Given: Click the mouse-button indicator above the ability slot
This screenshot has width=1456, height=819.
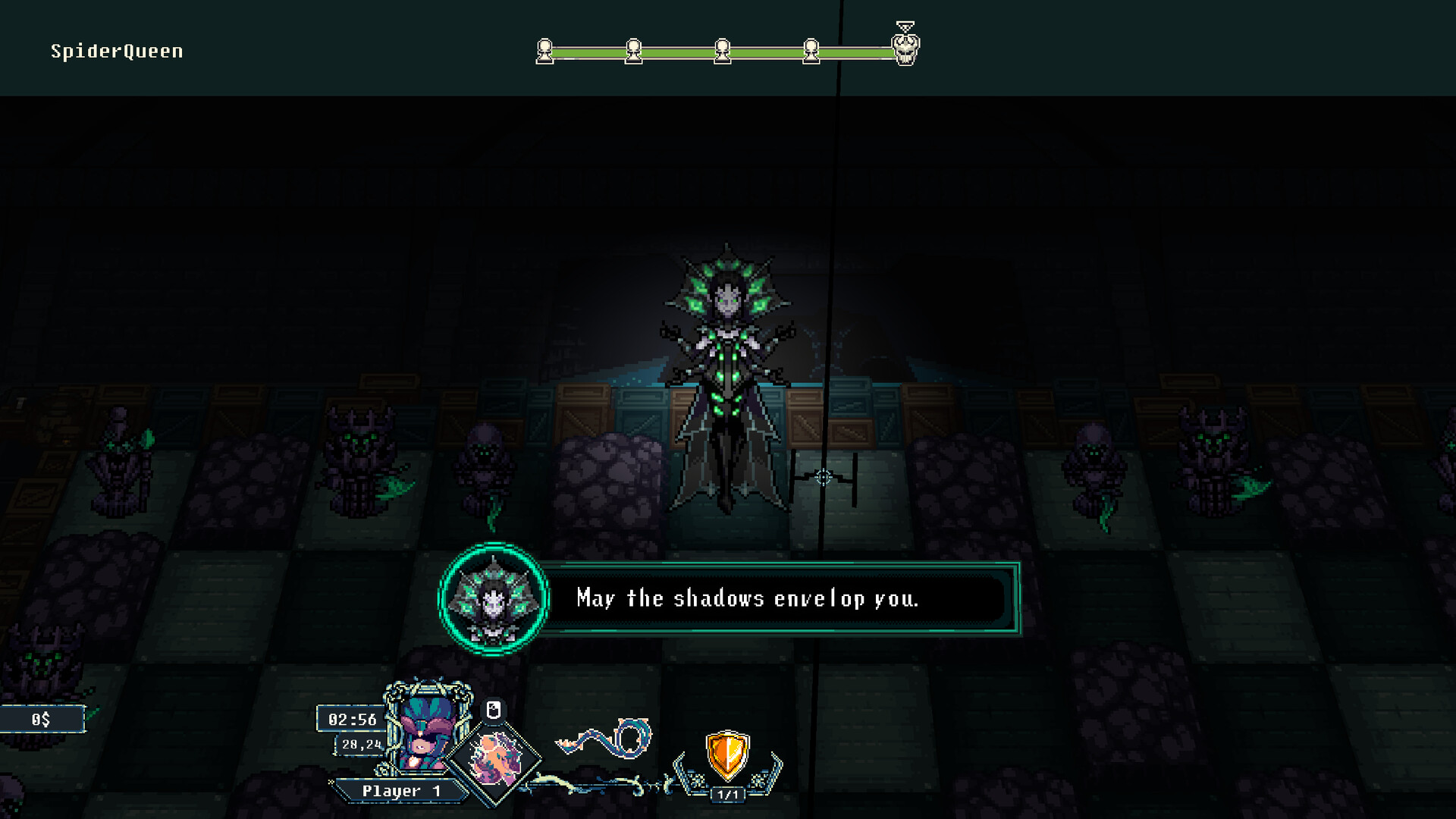Looking at the screenshot, I should coord(494,711).
